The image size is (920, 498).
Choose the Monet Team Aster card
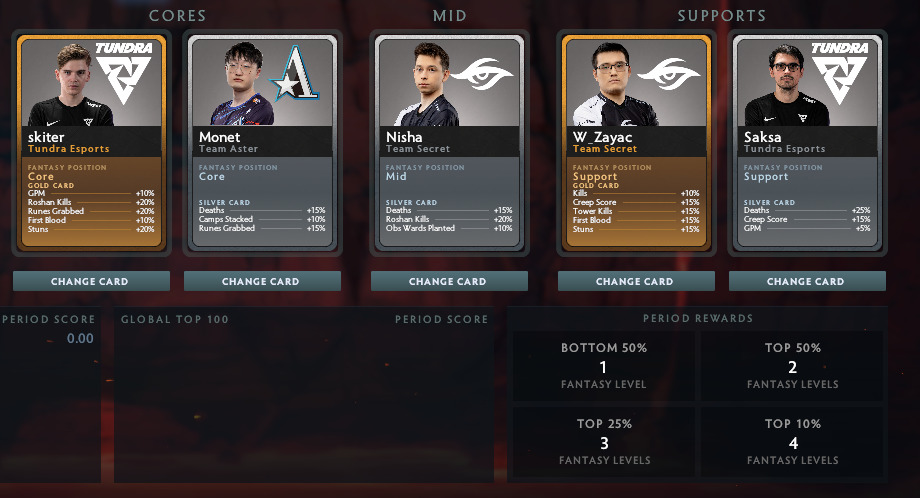pyautogui.click(x=261, y=146)
